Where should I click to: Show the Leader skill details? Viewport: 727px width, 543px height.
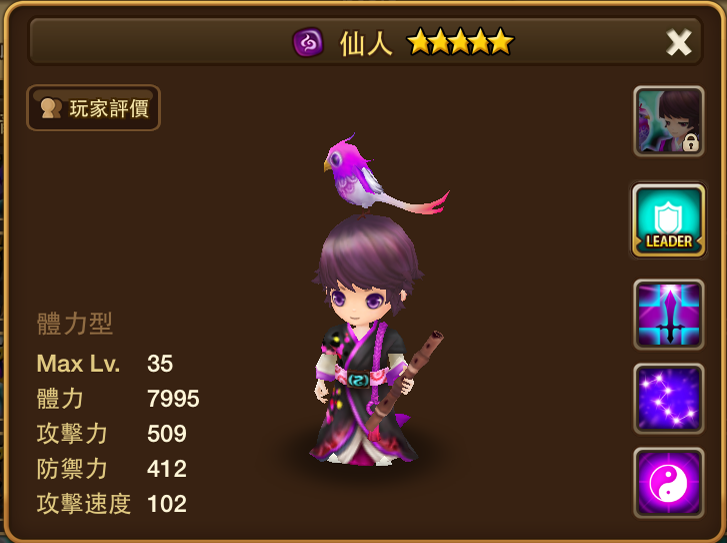(x=668, y=220)
